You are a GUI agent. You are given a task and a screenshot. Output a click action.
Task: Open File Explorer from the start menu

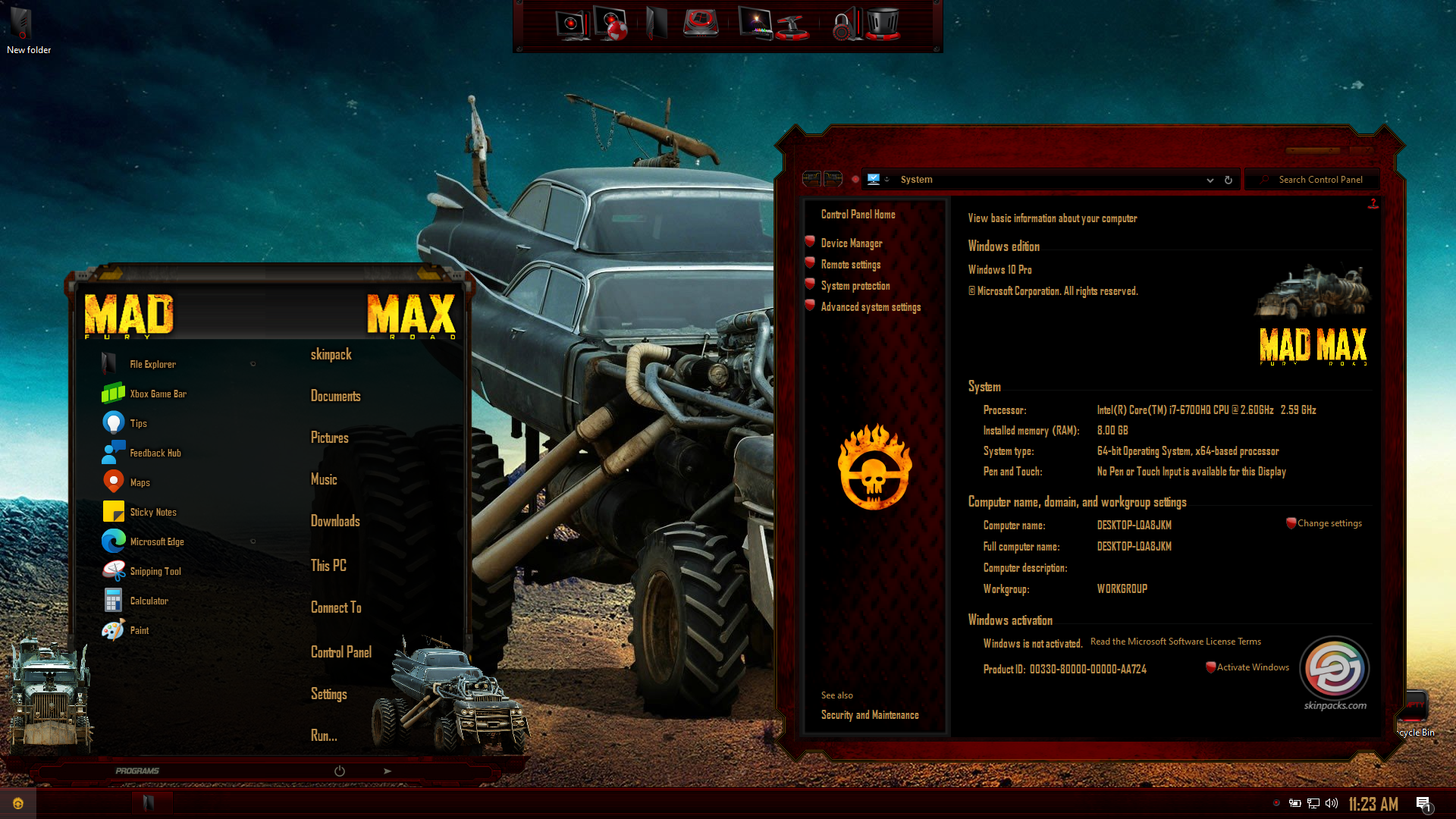click(x=152, y=364)
